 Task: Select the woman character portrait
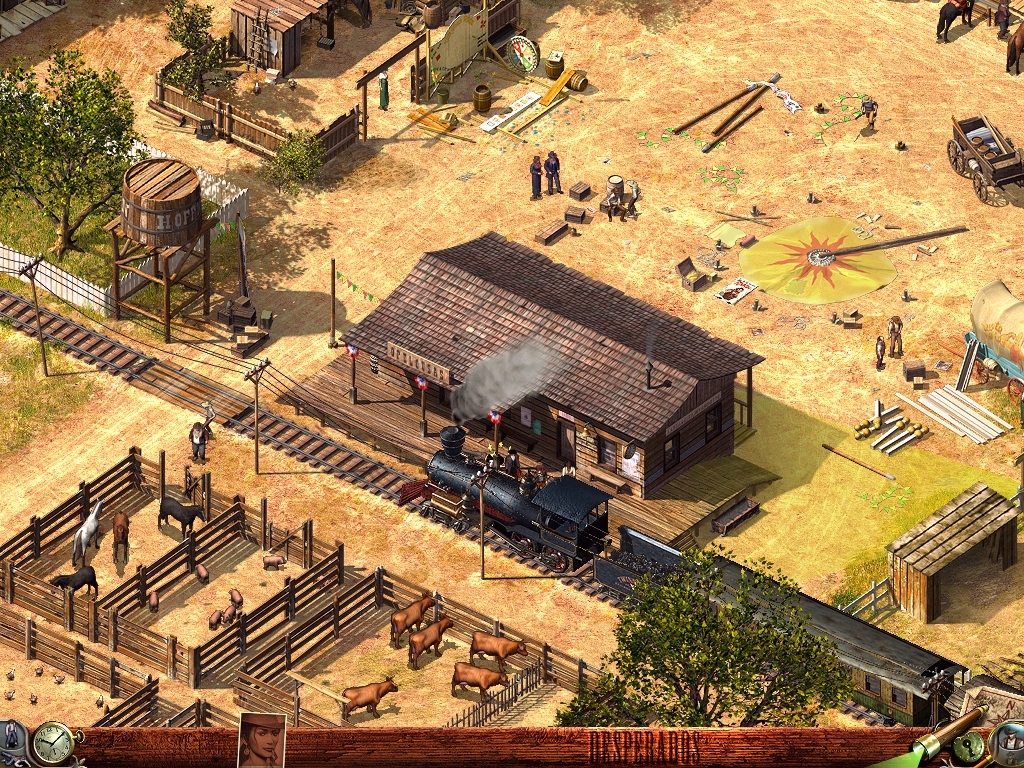click(x=261, y=741)
